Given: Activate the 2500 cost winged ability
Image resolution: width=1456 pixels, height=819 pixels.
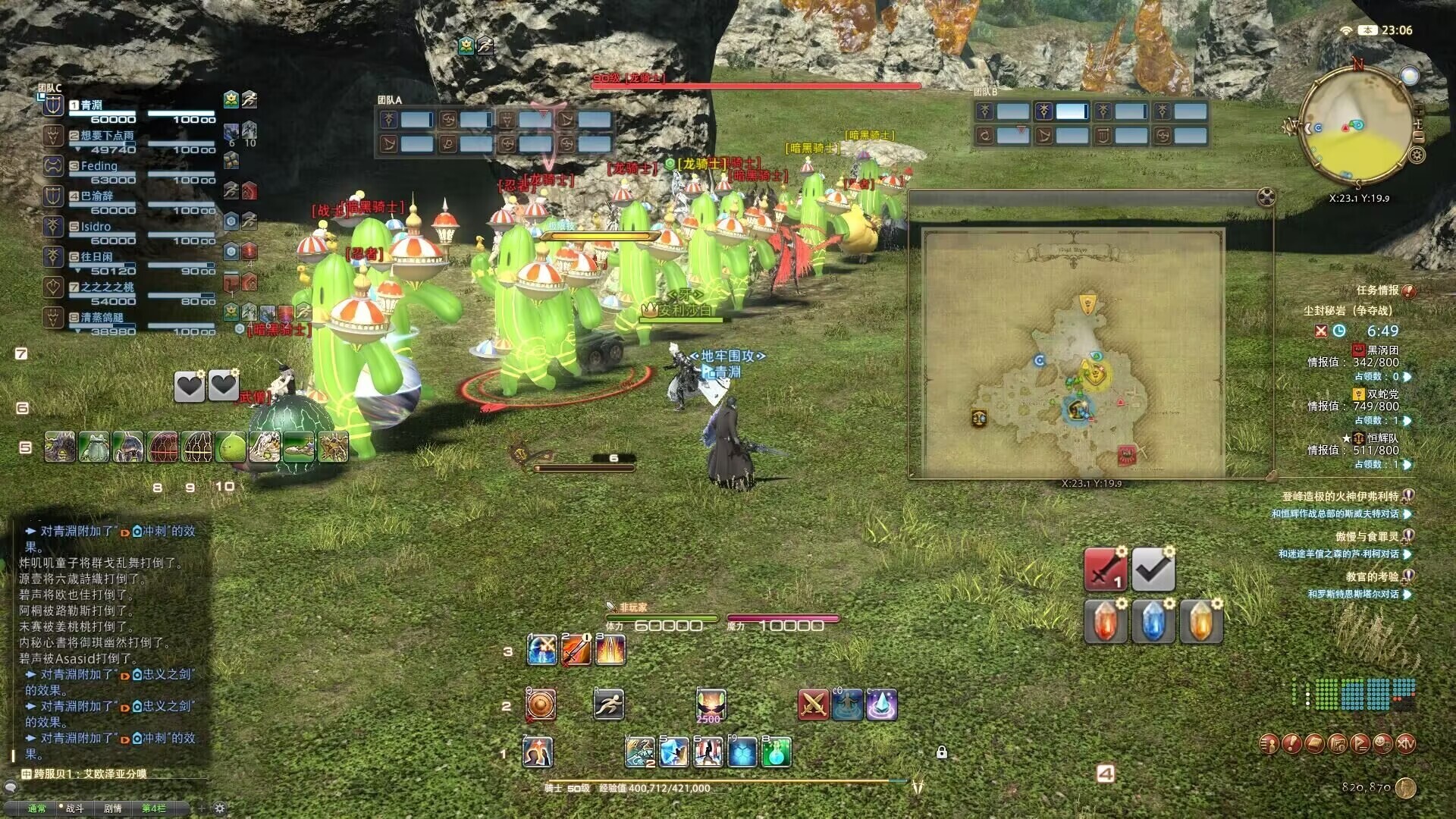Looking at the screenshot, I should [x=711, y=704].
